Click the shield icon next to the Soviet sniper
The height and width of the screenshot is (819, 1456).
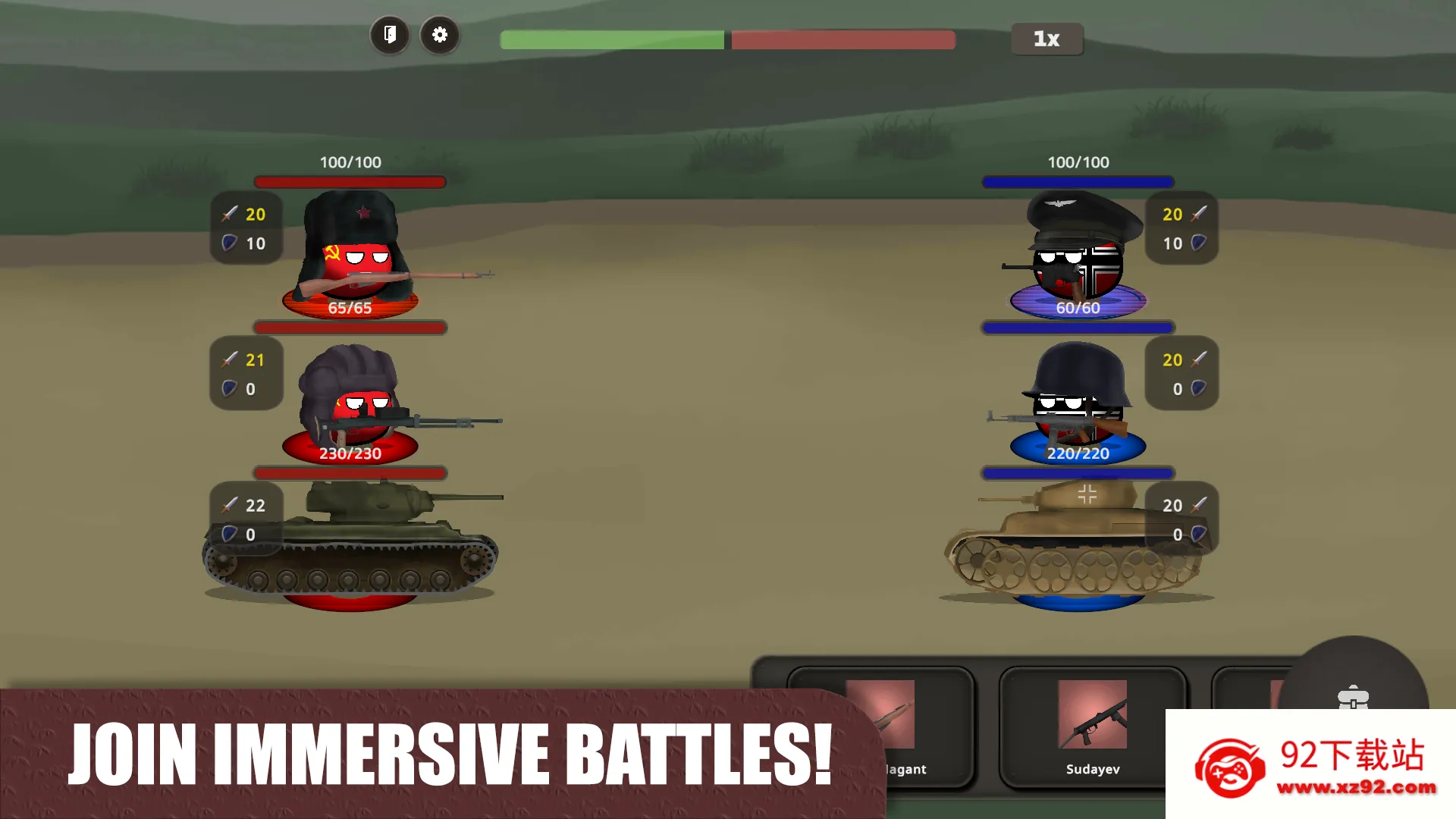tap(230, 389)
